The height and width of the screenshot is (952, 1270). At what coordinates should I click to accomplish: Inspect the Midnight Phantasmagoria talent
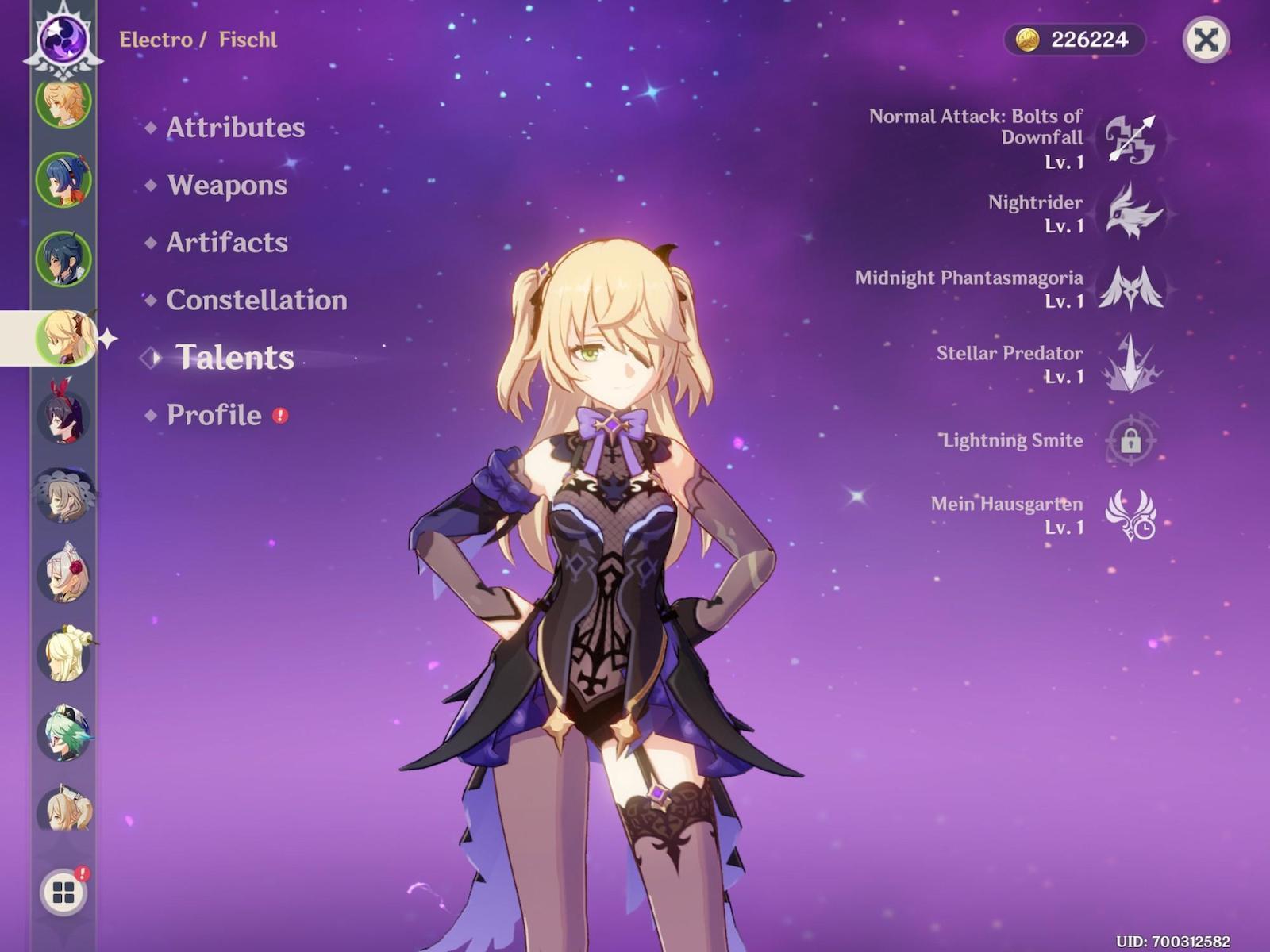pos(1131,288)
